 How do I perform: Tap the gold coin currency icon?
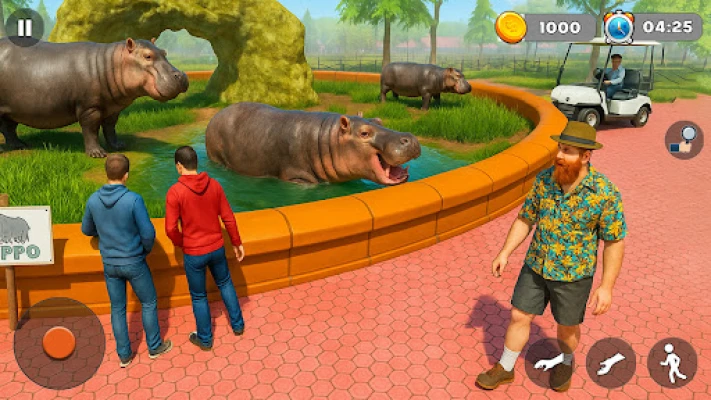pyautogui.click(x=511, y=27)
